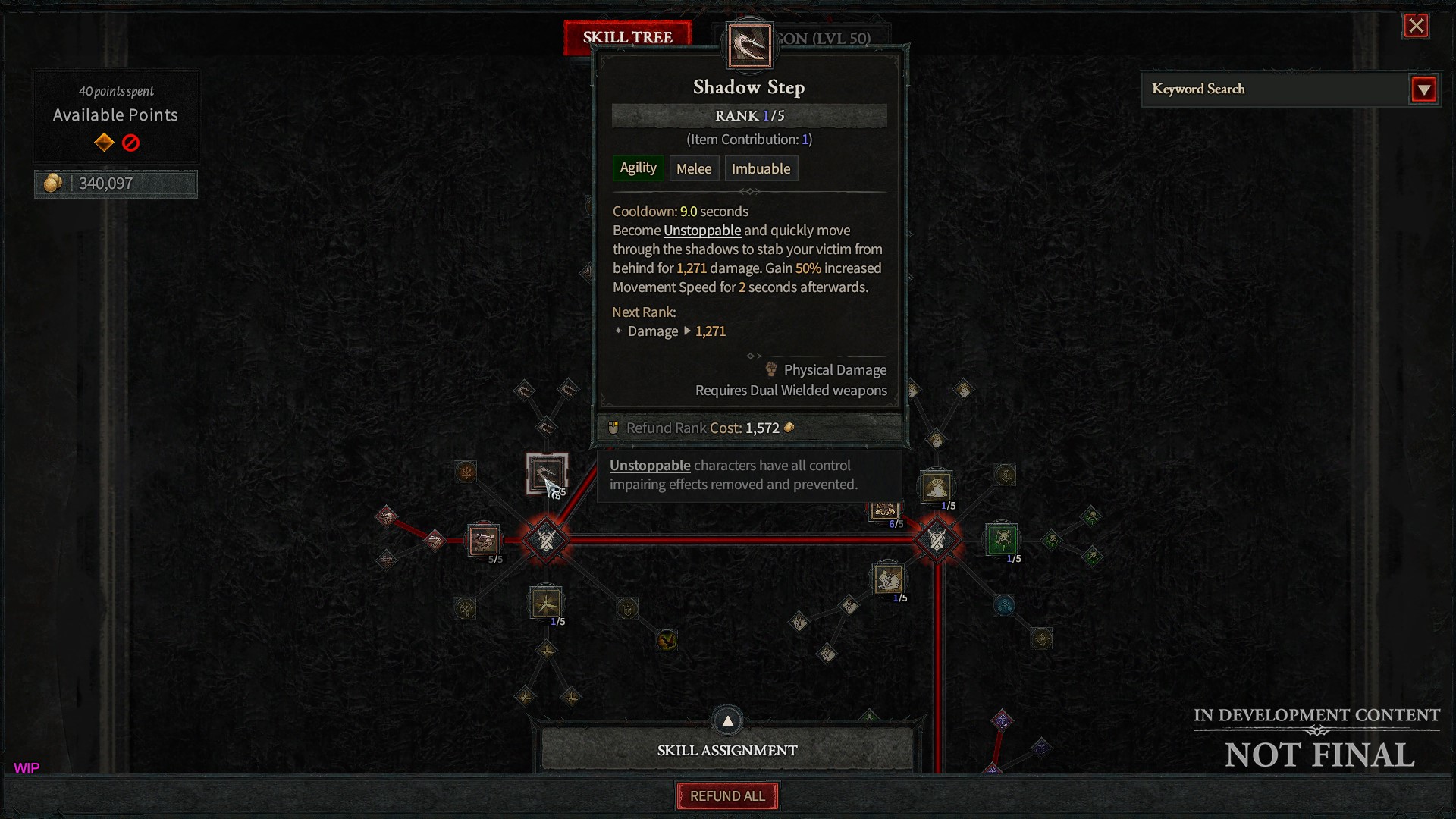Click the right crossed-swords cluster hub node
1456x819 pixels.
tap(937, 539)
